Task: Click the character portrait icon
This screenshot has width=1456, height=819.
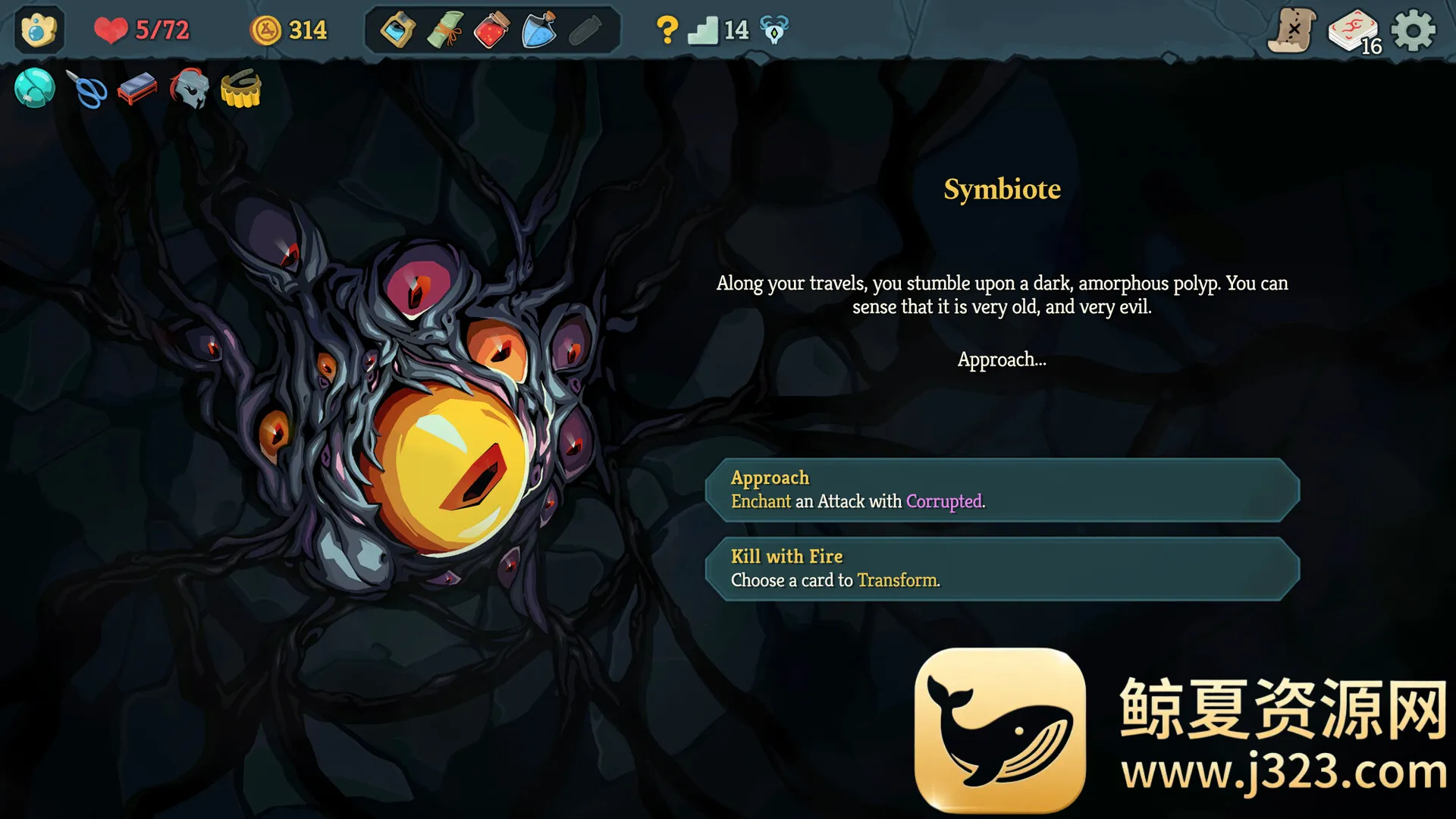Action: pos(39,30)
